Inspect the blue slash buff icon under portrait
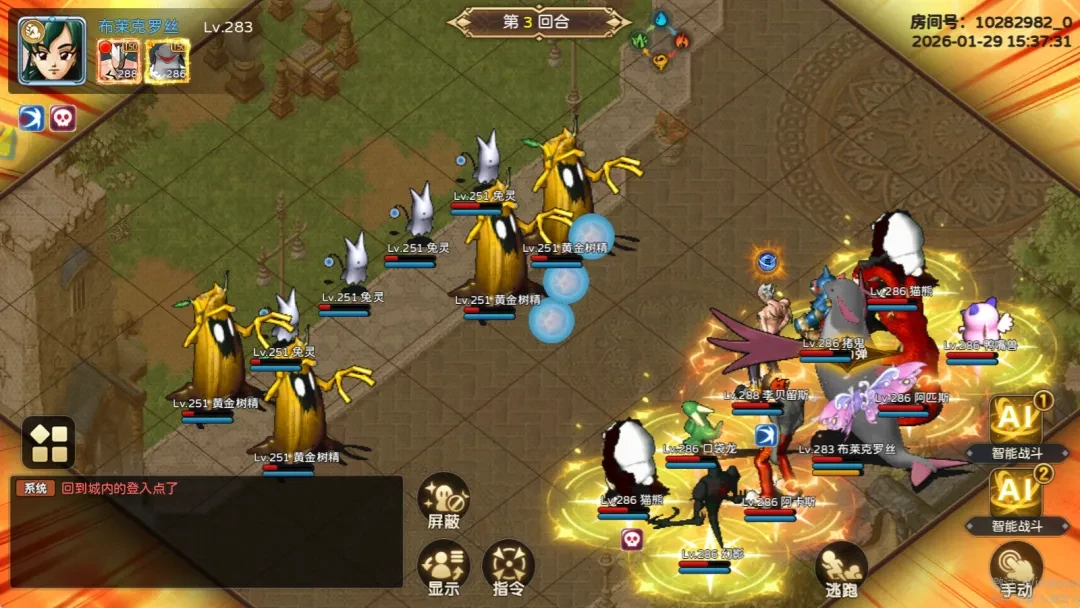Image resolution: width=1080 pixels, height=608 pixels. [32, 119]
